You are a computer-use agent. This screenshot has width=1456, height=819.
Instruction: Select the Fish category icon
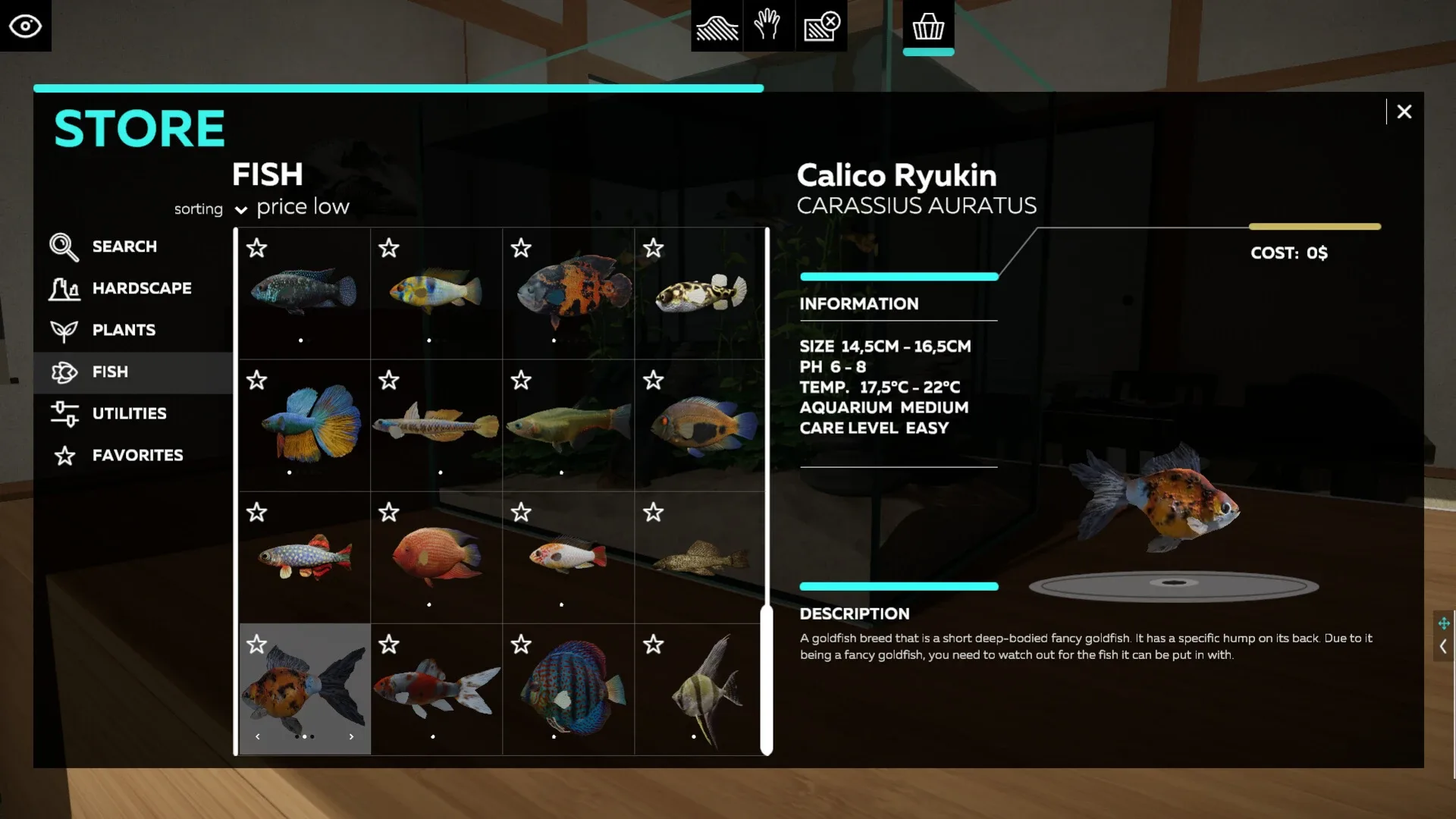click(x=64, y=372)
